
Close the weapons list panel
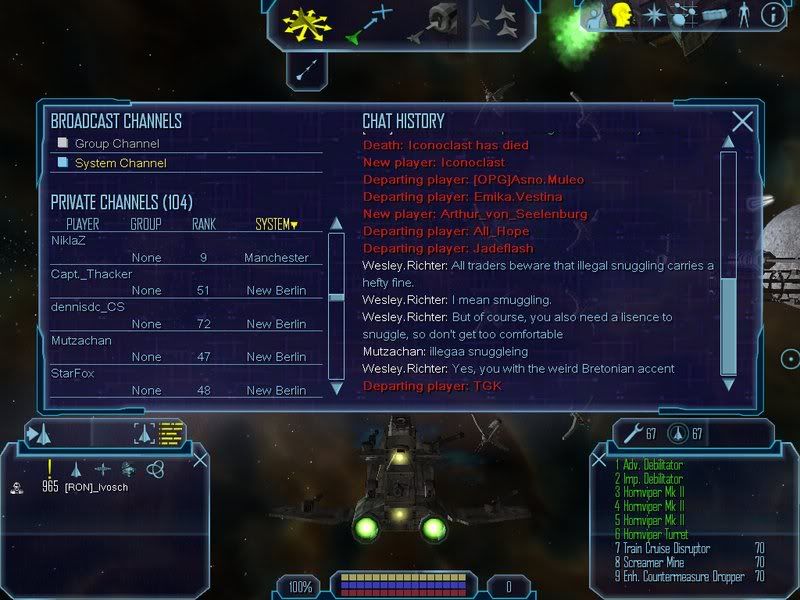(x=599, y=460)
